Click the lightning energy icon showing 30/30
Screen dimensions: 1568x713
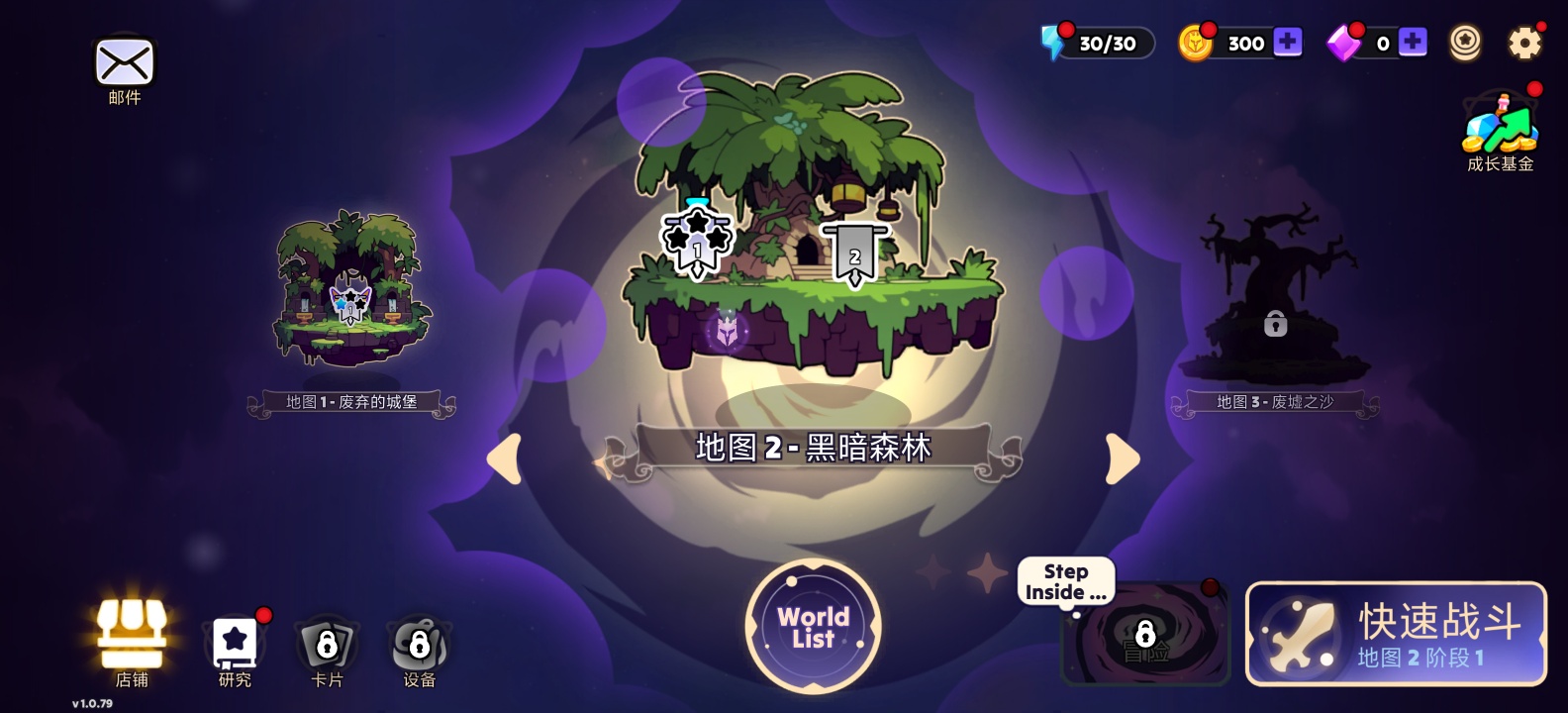1054,40
